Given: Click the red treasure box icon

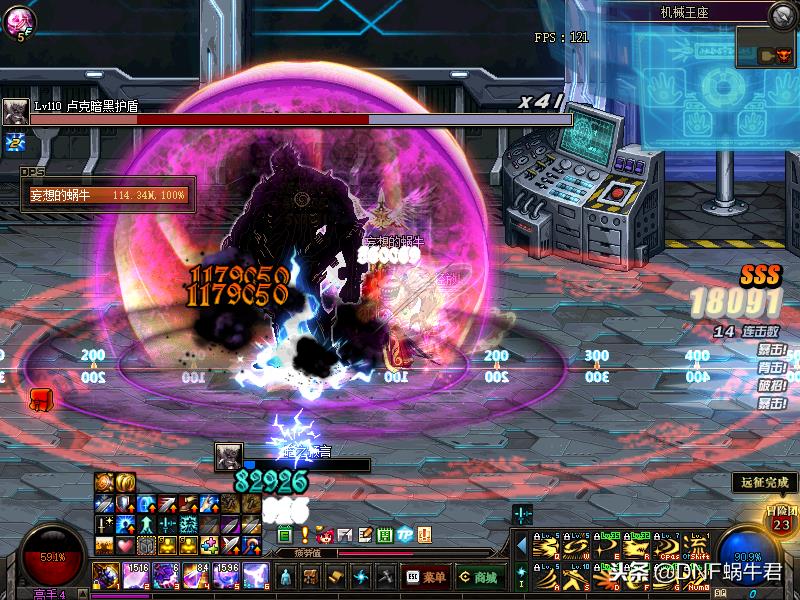Looking at the screenshot, I should [41, 400].
